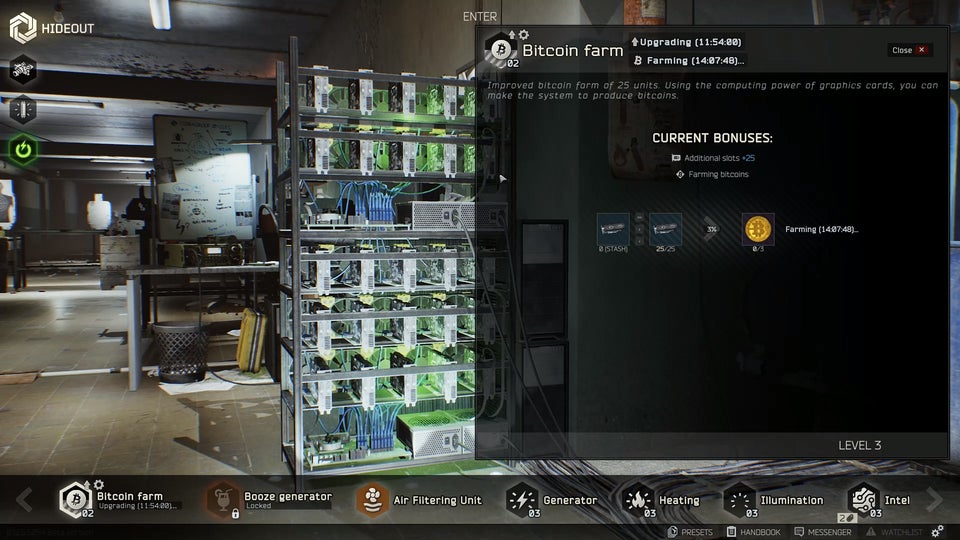Screen dimensions: 960x540
Task: Open the Intel module
Action: click(x=880, y=499)
